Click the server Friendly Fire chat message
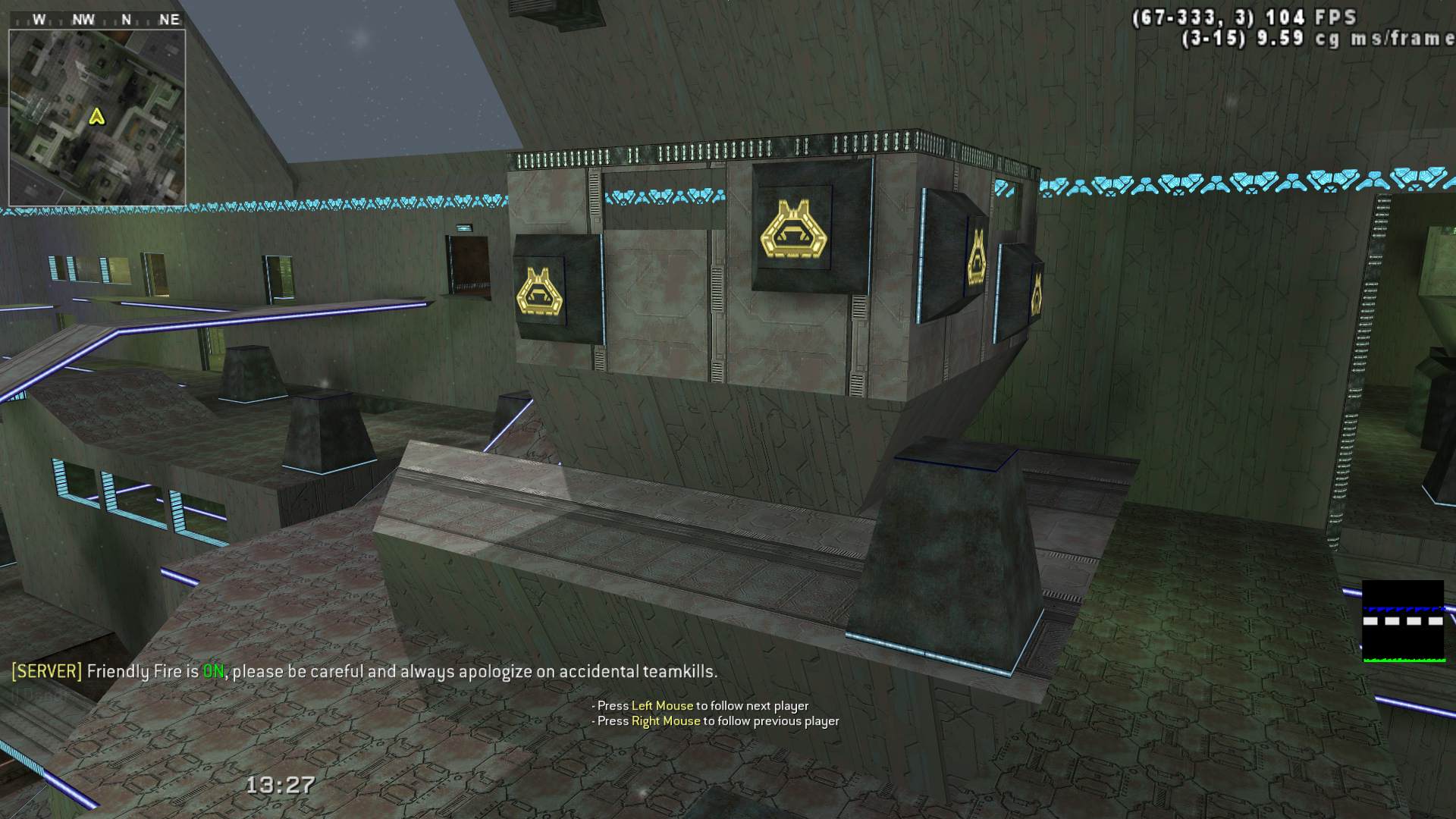1456x819 pixels. tap(364, 671)
